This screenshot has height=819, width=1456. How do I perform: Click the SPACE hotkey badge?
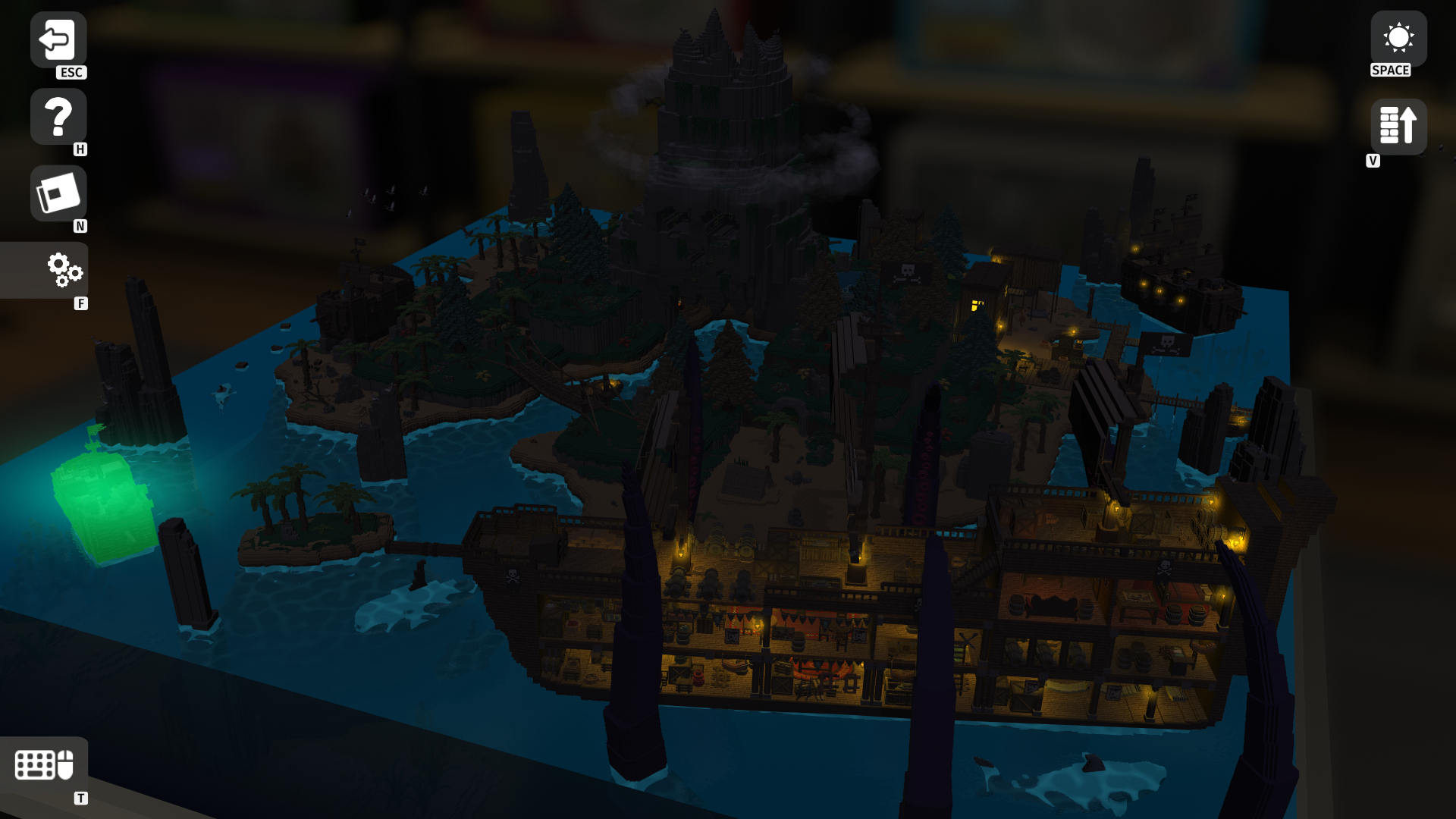click(1390, 71)
